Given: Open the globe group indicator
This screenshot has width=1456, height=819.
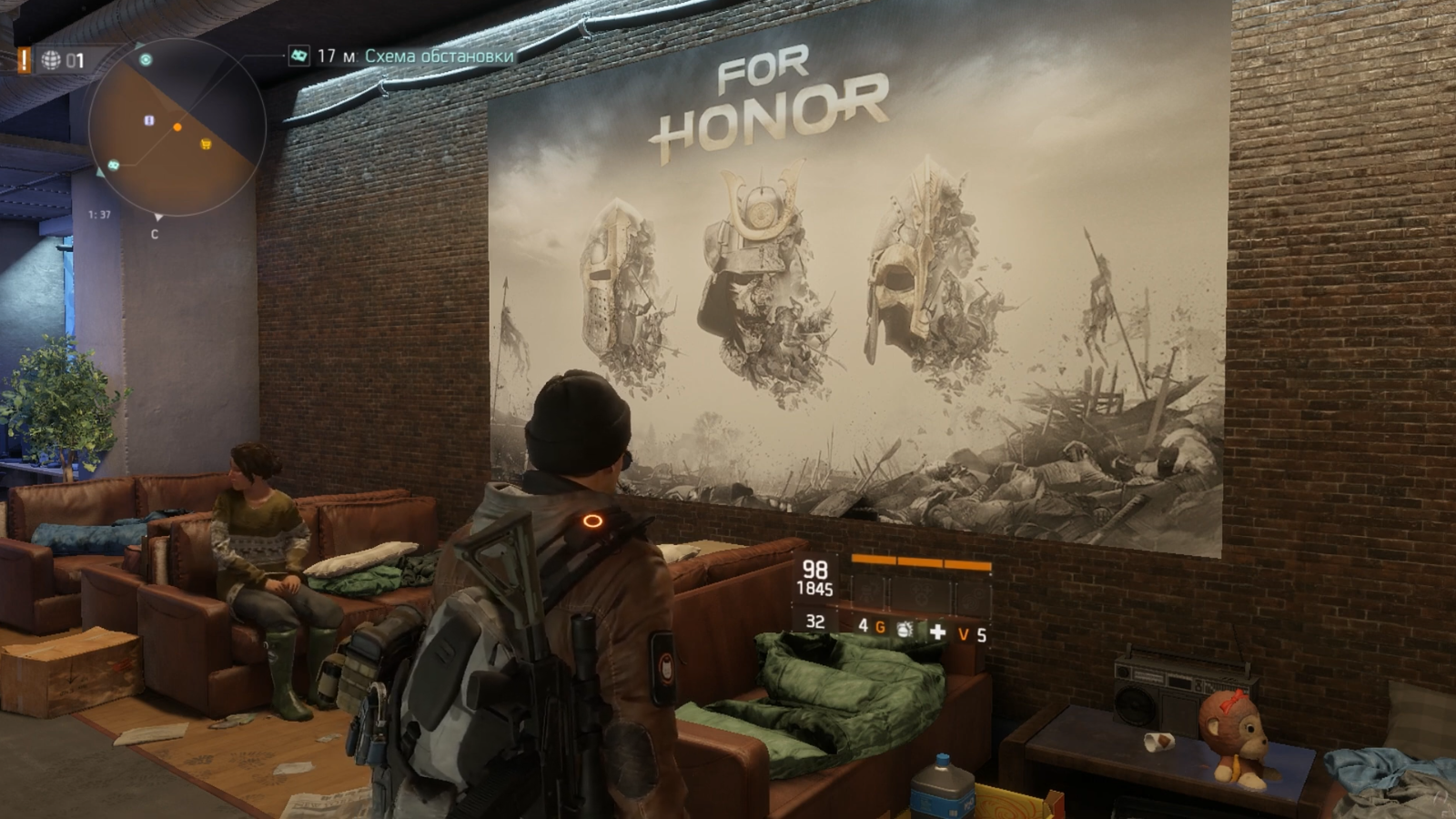Looking at the screenshot, I should click(x=51, y=61).
